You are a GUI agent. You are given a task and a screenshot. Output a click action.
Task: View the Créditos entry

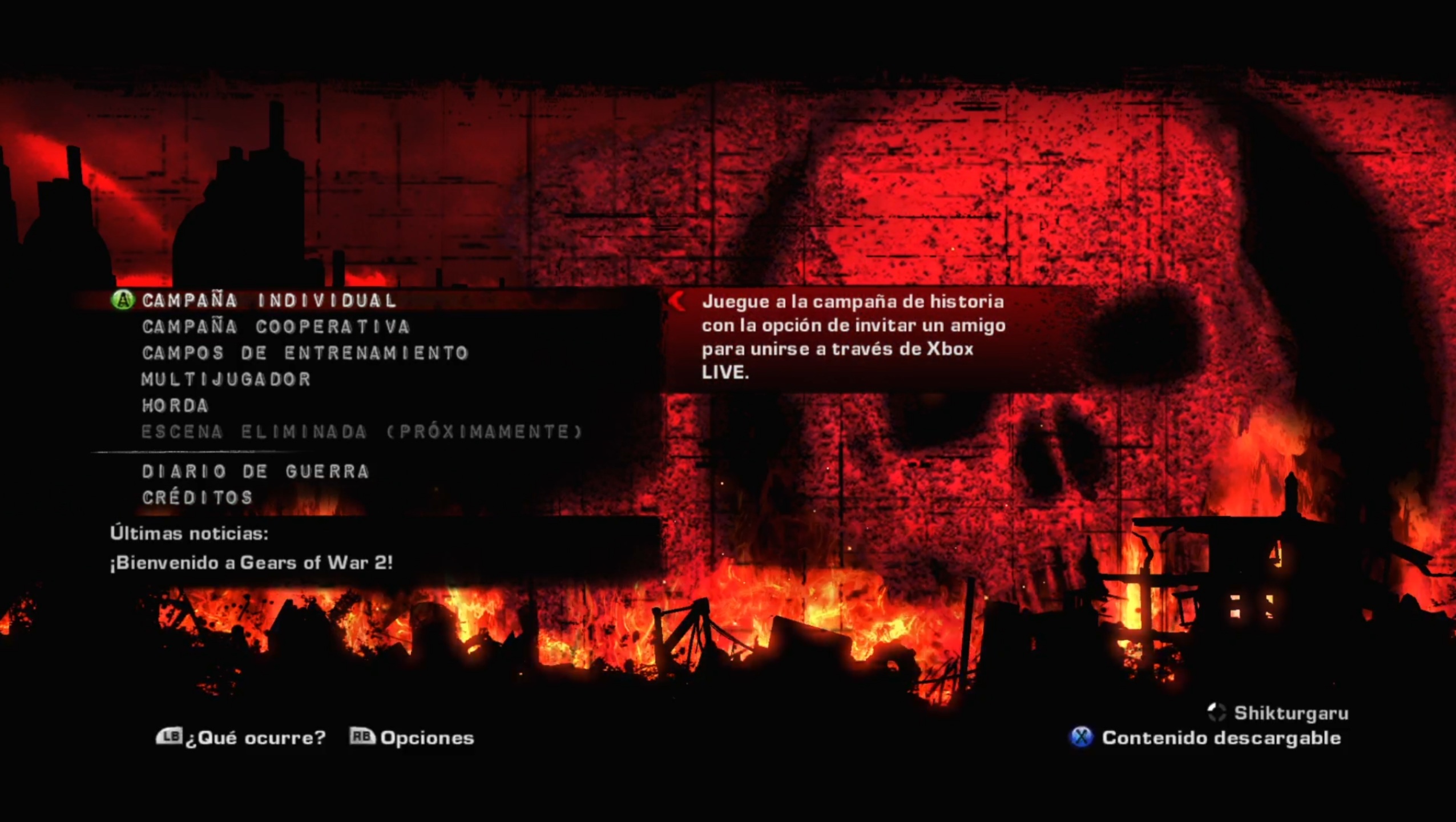197,497
